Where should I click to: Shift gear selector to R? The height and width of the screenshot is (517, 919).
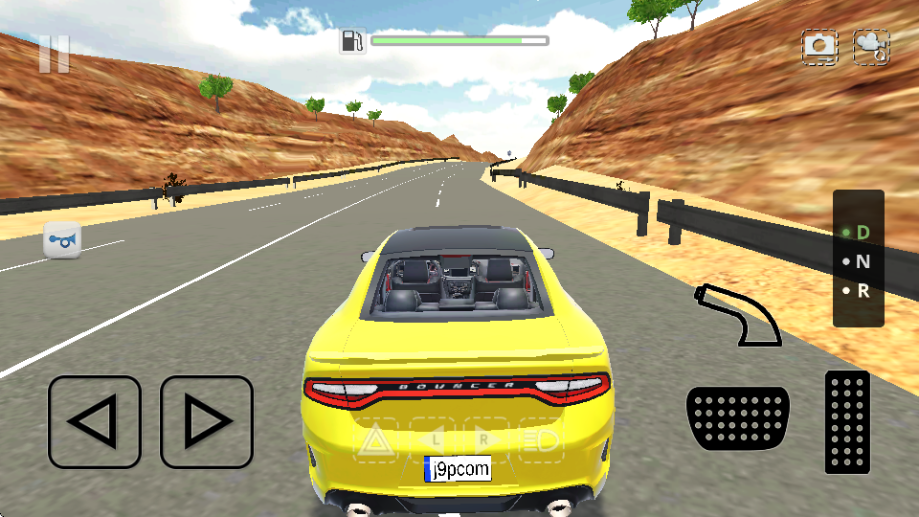[x=859, y=292]
